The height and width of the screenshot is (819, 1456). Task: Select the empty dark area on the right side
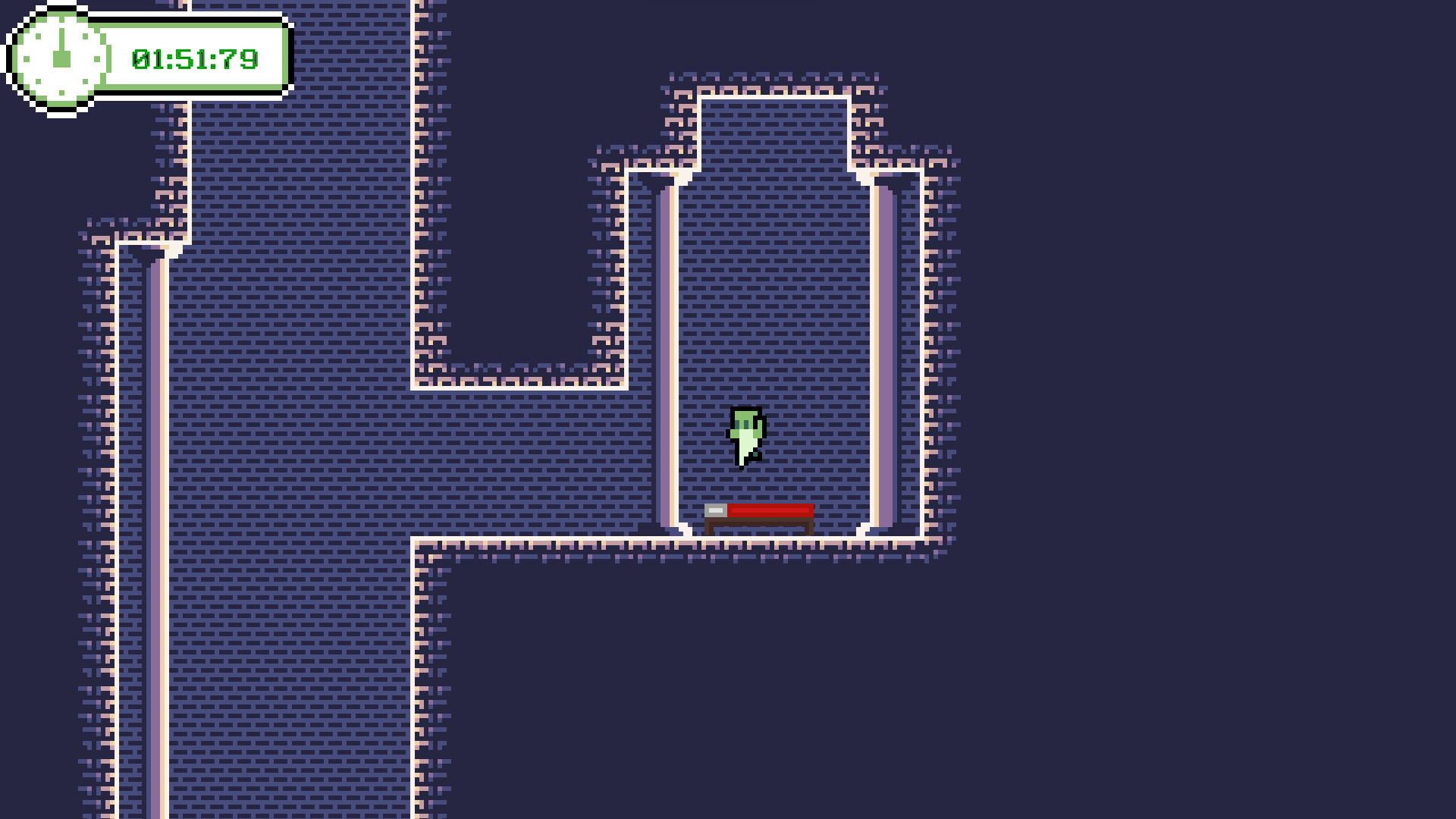tap(1213, 455)
